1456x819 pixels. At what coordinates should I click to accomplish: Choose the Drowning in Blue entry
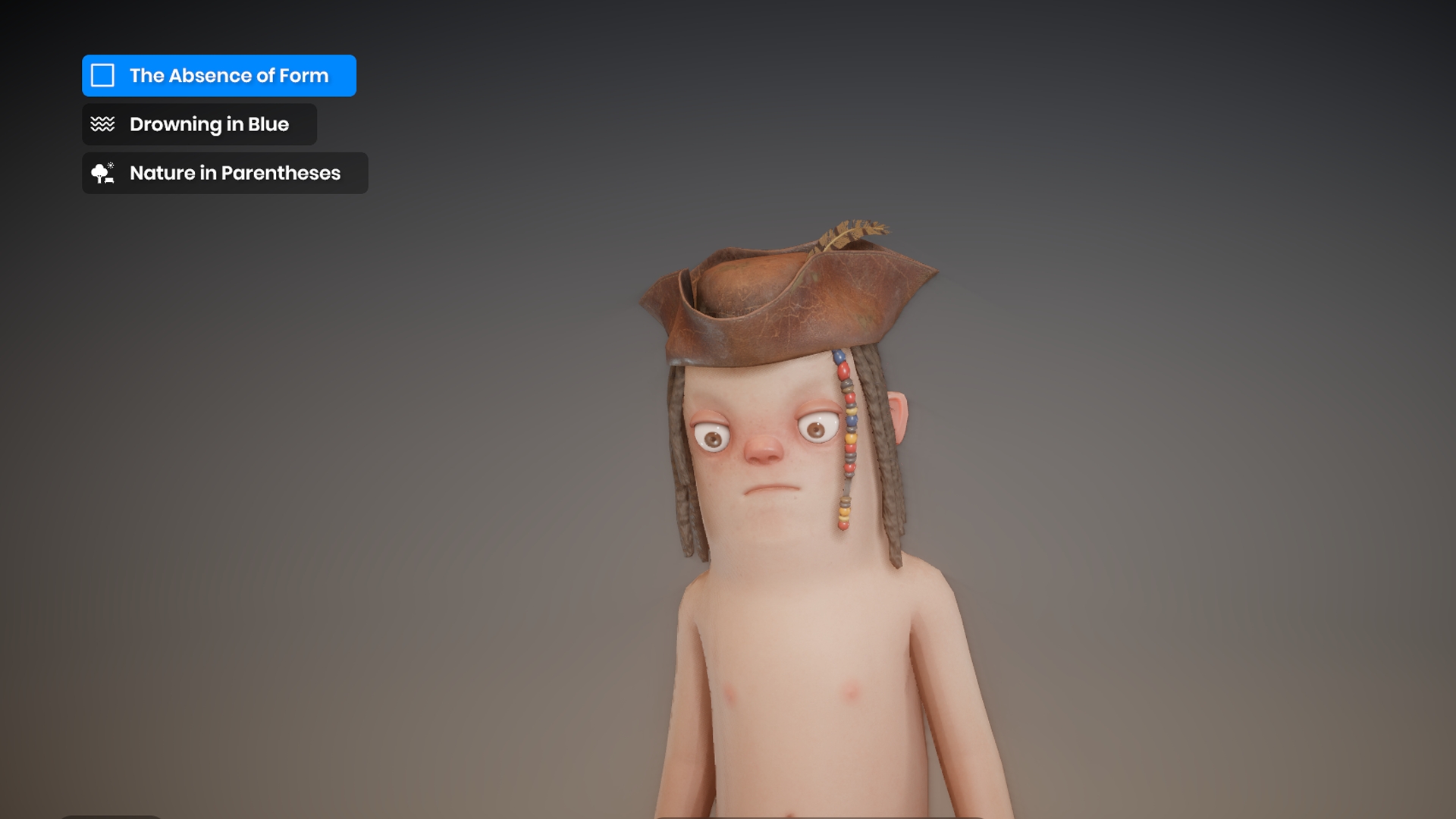(199, 124)
